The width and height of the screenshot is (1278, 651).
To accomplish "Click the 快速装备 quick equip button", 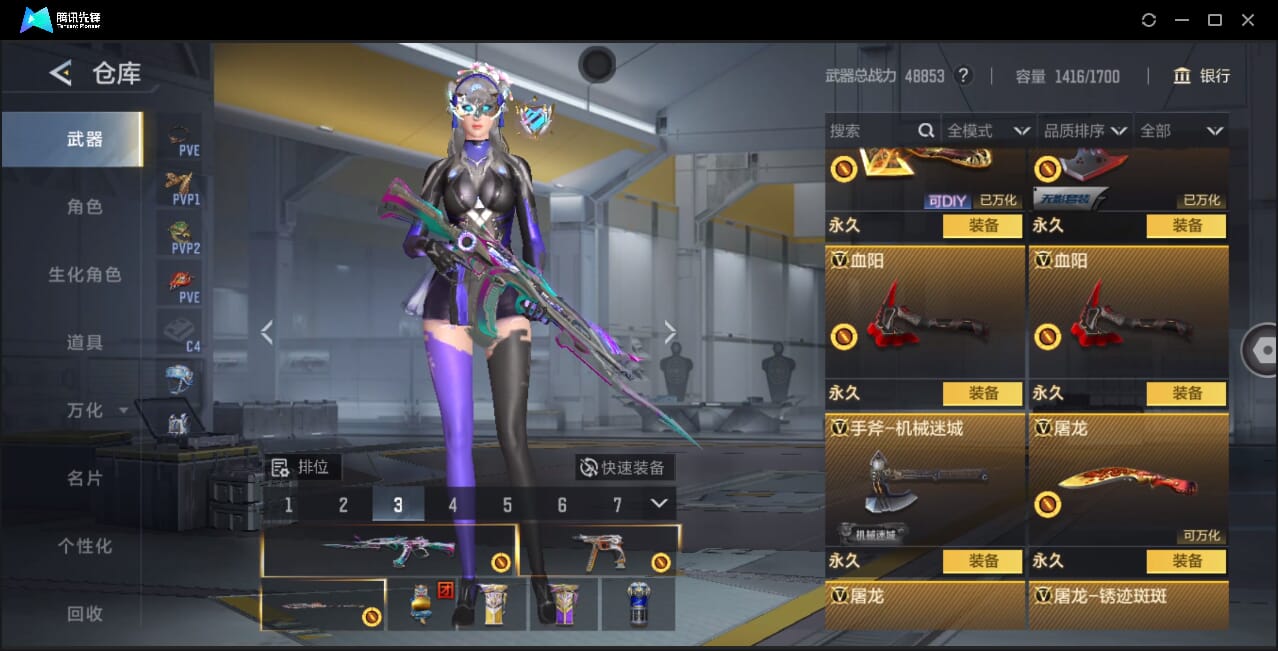I will tap(624, 467).
